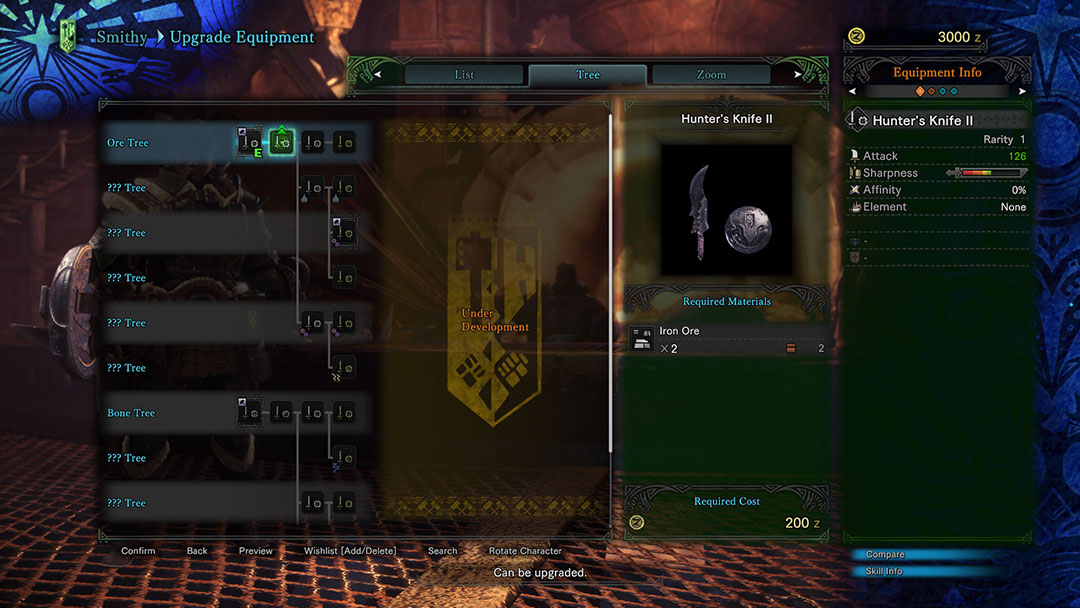1080x608 pixels.
Task: Toggle Wishlist Add/Delete
Action: (350, 551)
